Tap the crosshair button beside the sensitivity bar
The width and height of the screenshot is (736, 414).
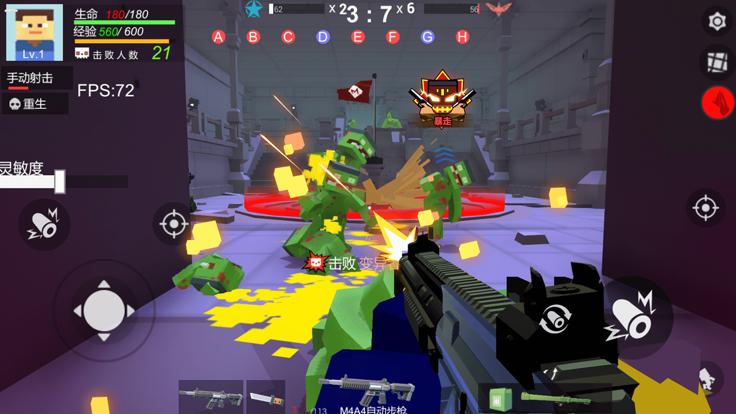point(172,222)
